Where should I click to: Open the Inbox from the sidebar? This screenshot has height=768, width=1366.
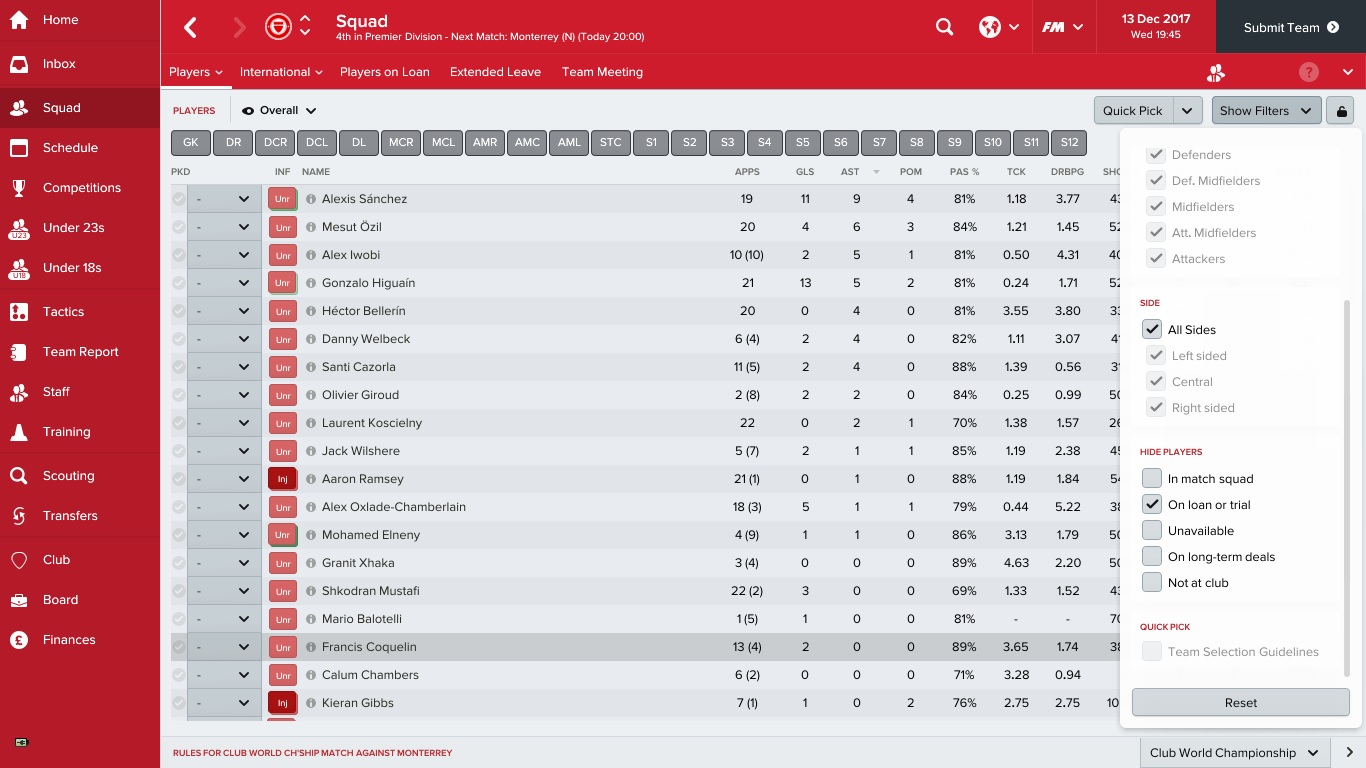59,64
